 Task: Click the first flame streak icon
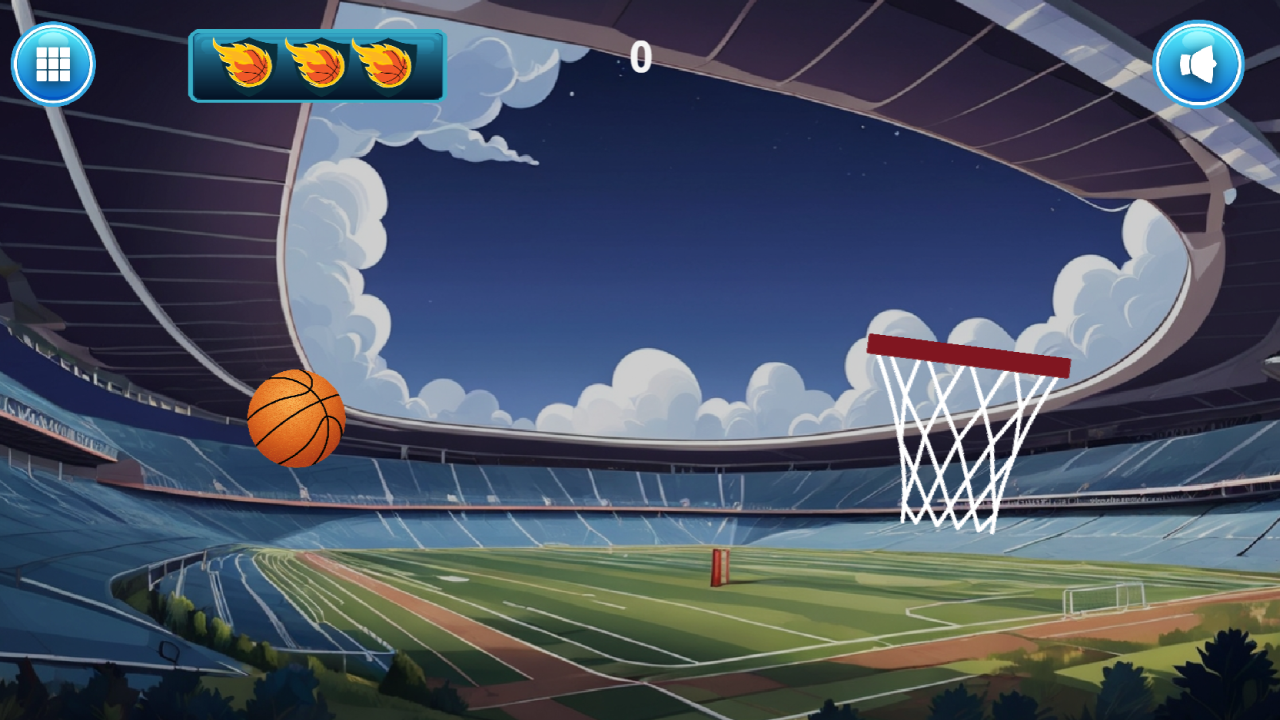[x=243, y=64]
